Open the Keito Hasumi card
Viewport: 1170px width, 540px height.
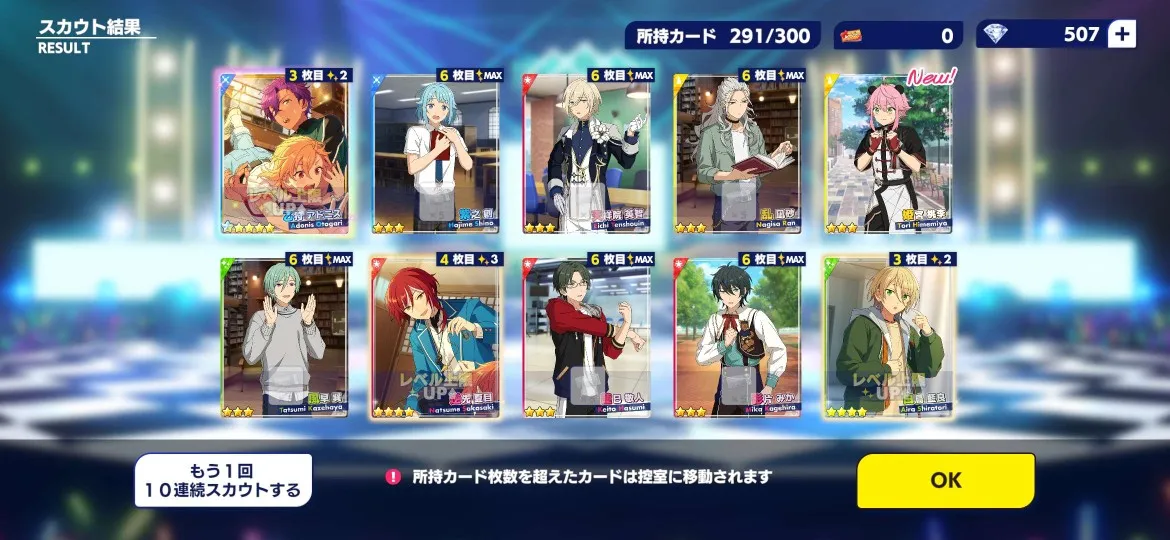(587, 337)
